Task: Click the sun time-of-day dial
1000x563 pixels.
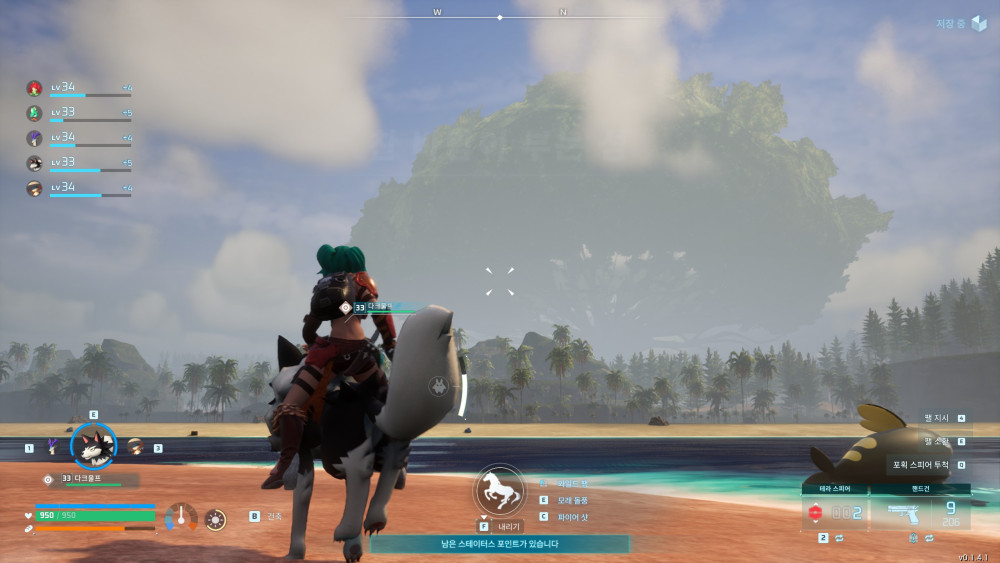Action: [x=215, y=519]
